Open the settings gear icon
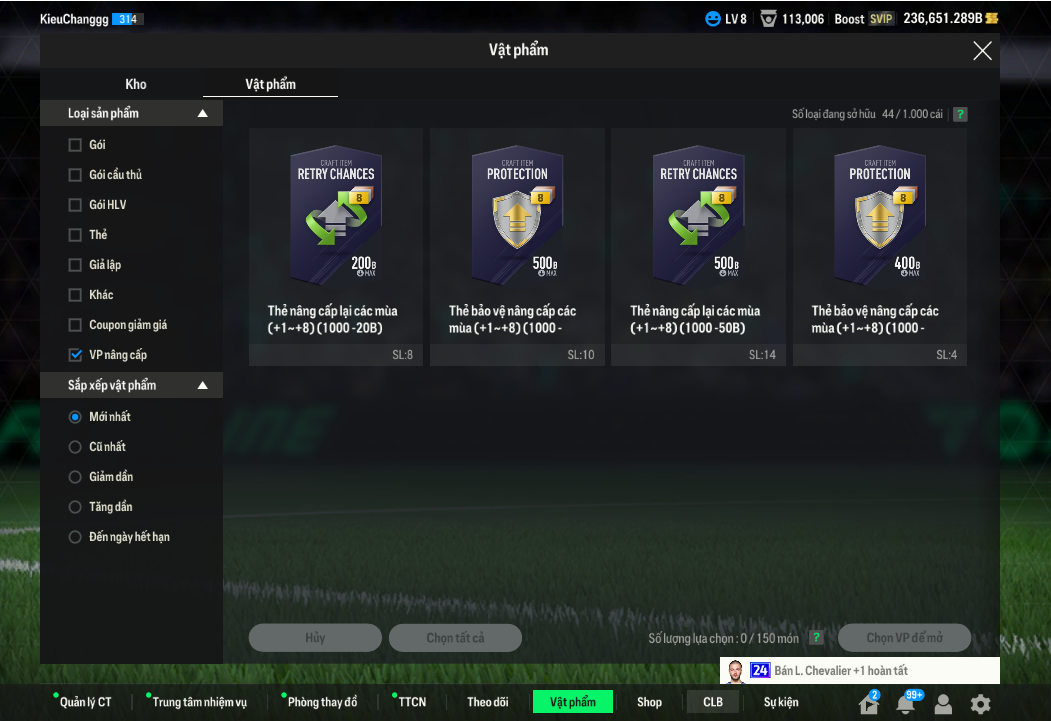Image resolution: width=1051 pixels, height=721 pixels. (x=981, y=703)
